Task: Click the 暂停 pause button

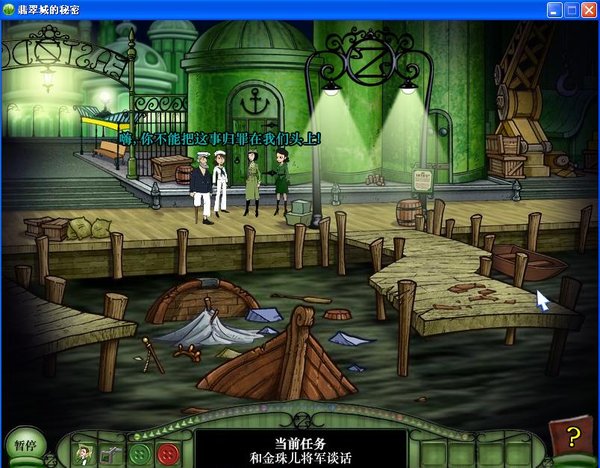Action: pyautogui.click(x=26, y=444)
